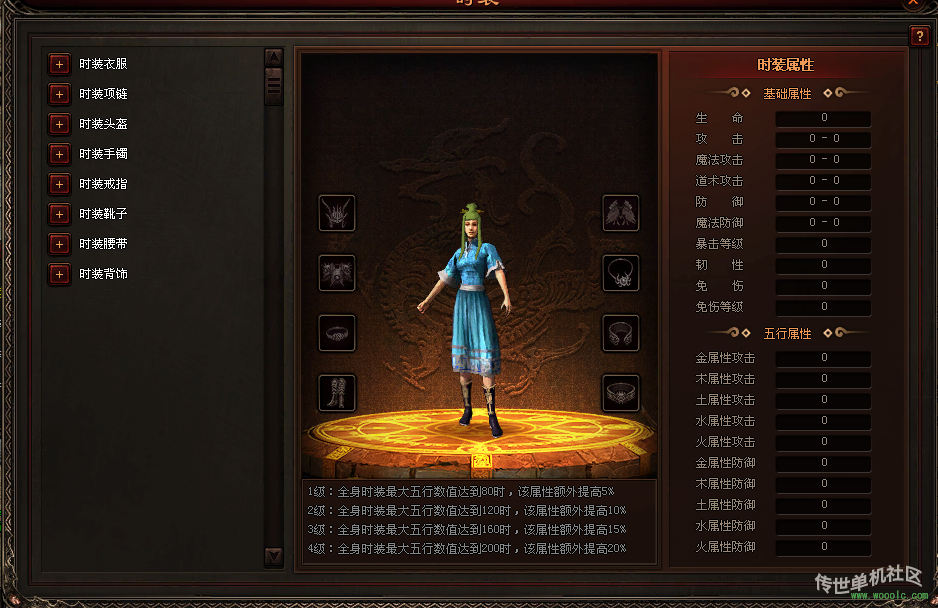This screenshot has width=938, height=608.
Task: Select the bracelet fashion slot
Action: click(621, 333)
